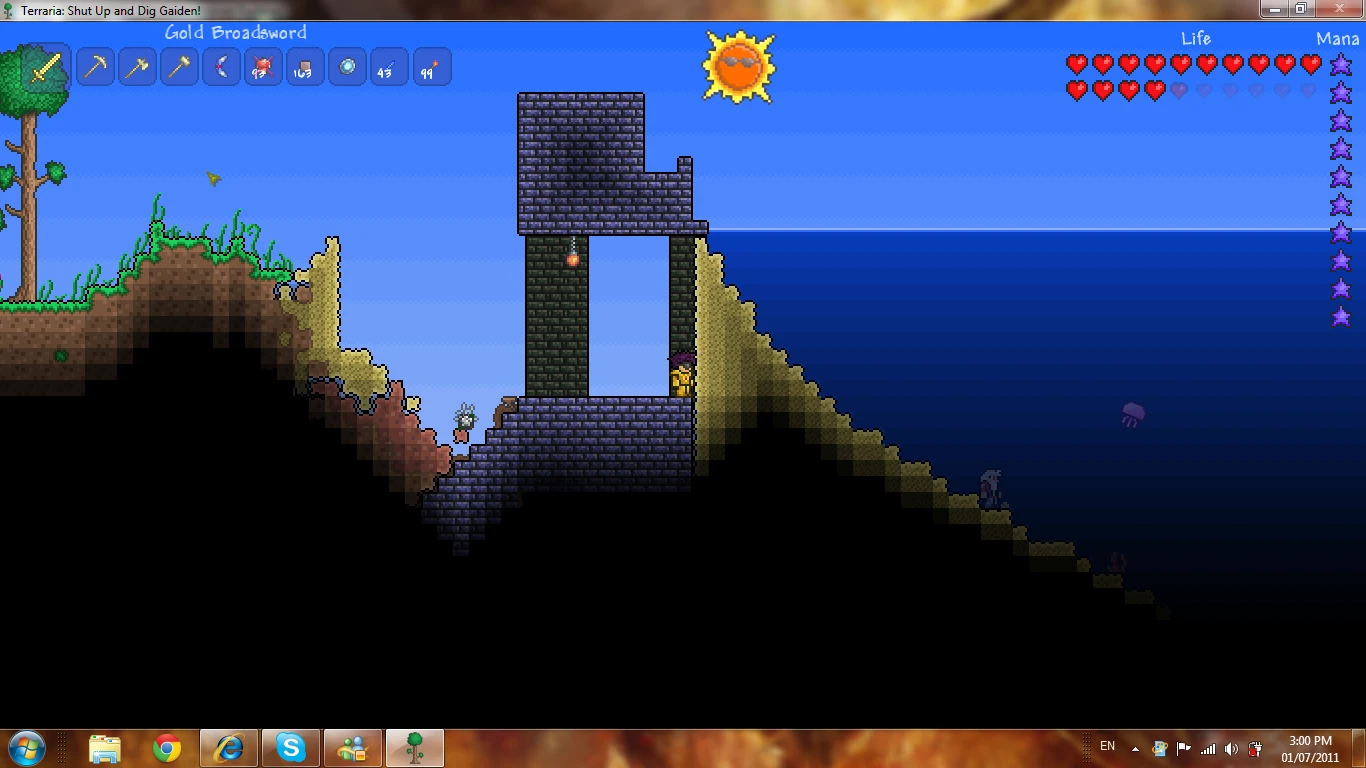Launch Google Chrome from the taskbar
The image size is (1366, 768).
[x=166, y=747]
